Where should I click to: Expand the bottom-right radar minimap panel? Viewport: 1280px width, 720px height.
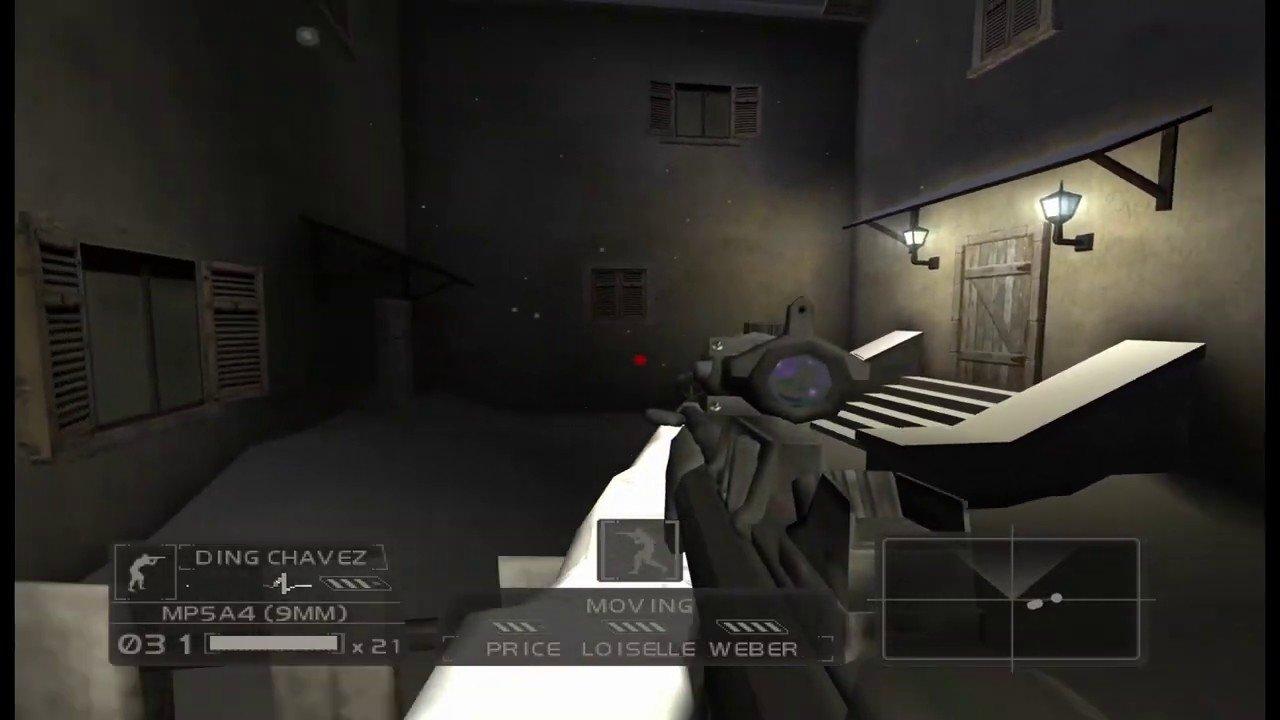pos(1011,600)
